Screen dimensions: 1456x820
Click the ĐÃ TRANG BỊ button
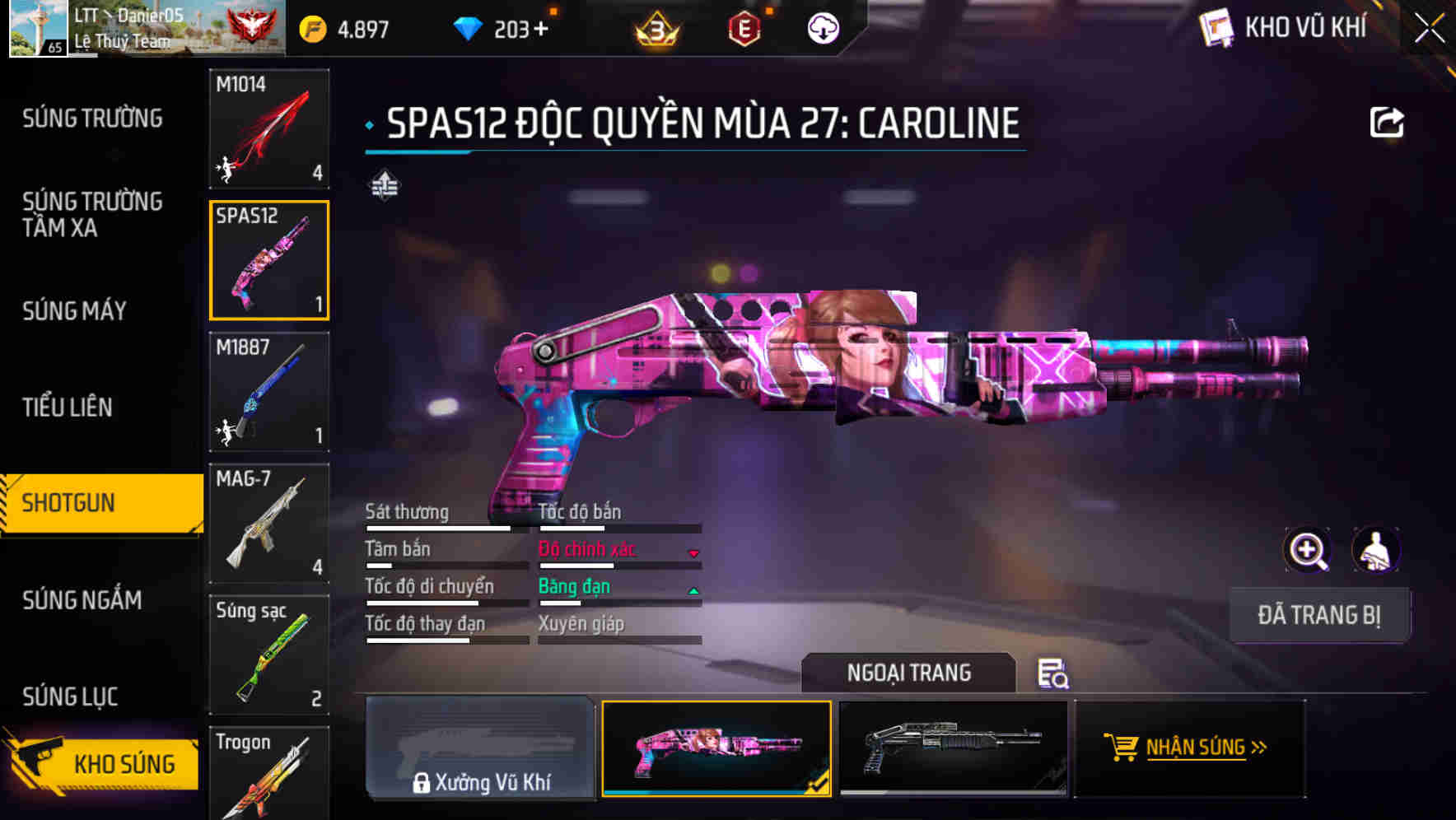tap(1320, 614)
